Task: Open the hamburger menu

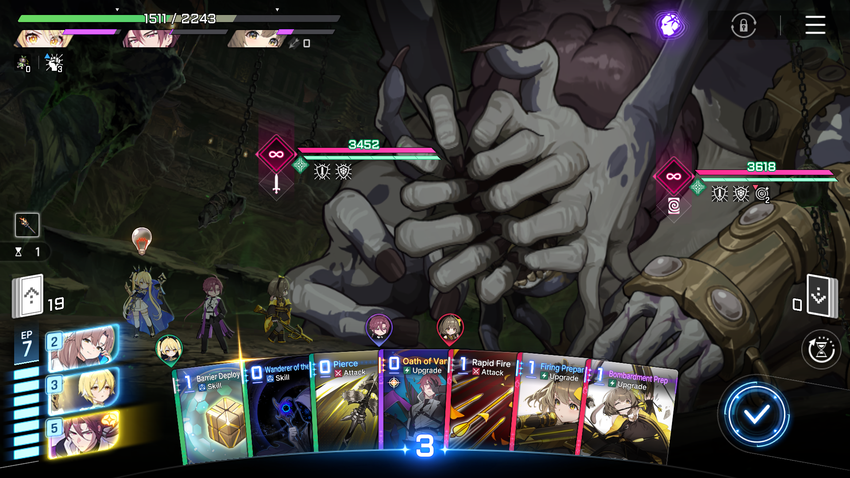Action: point(815,25)
